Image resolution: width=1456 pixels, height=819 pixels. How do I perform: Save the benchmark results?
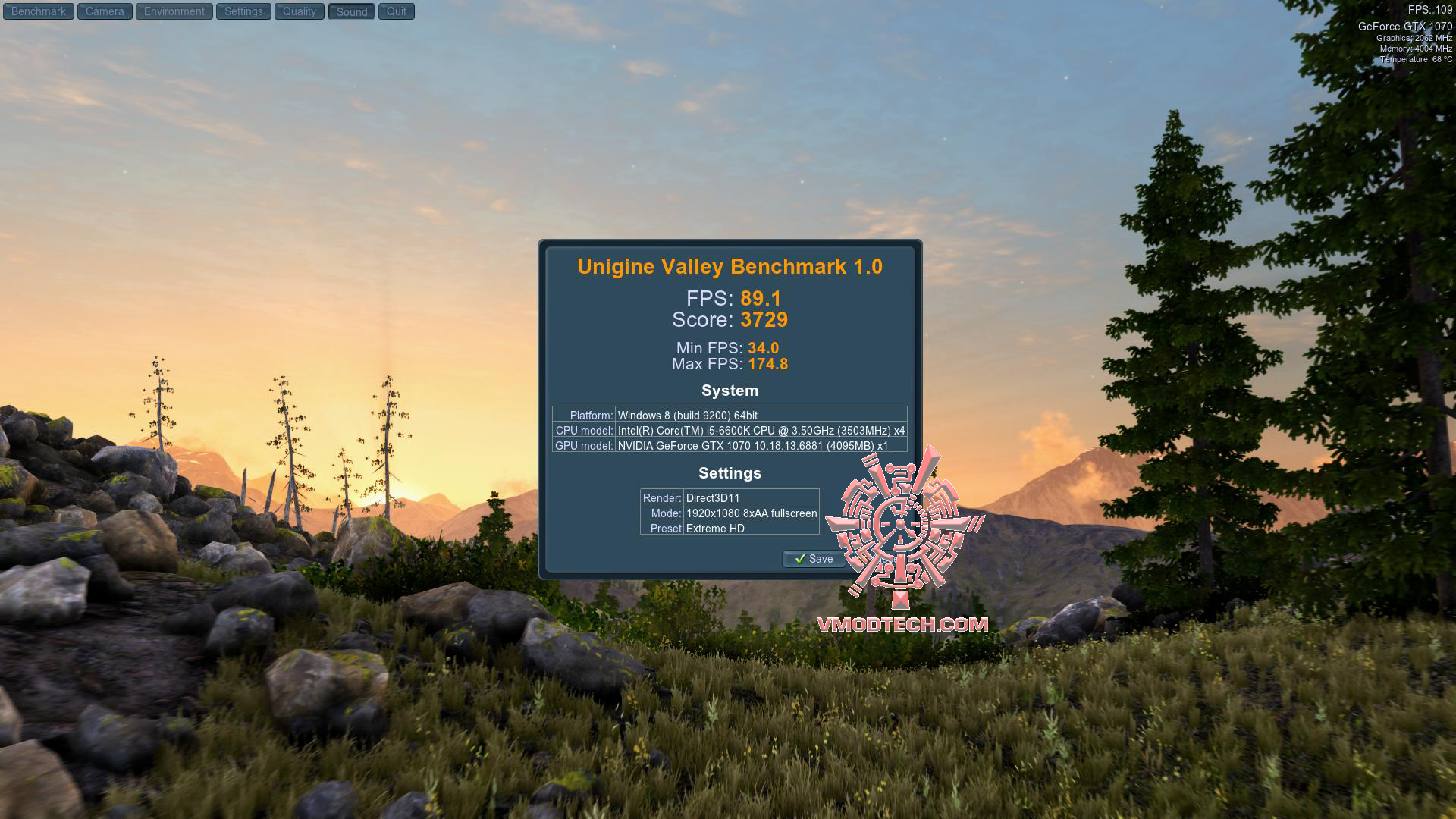(x=814, y=559)
